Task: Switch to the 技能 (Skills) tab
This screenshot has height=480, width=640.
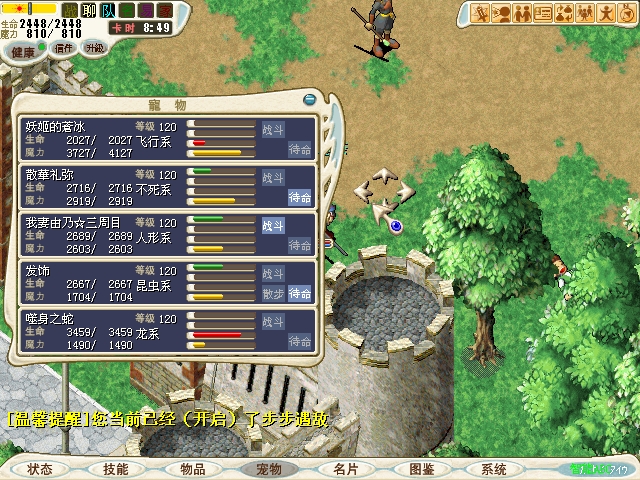Action: pyautogui.click(x=116, y=469)
